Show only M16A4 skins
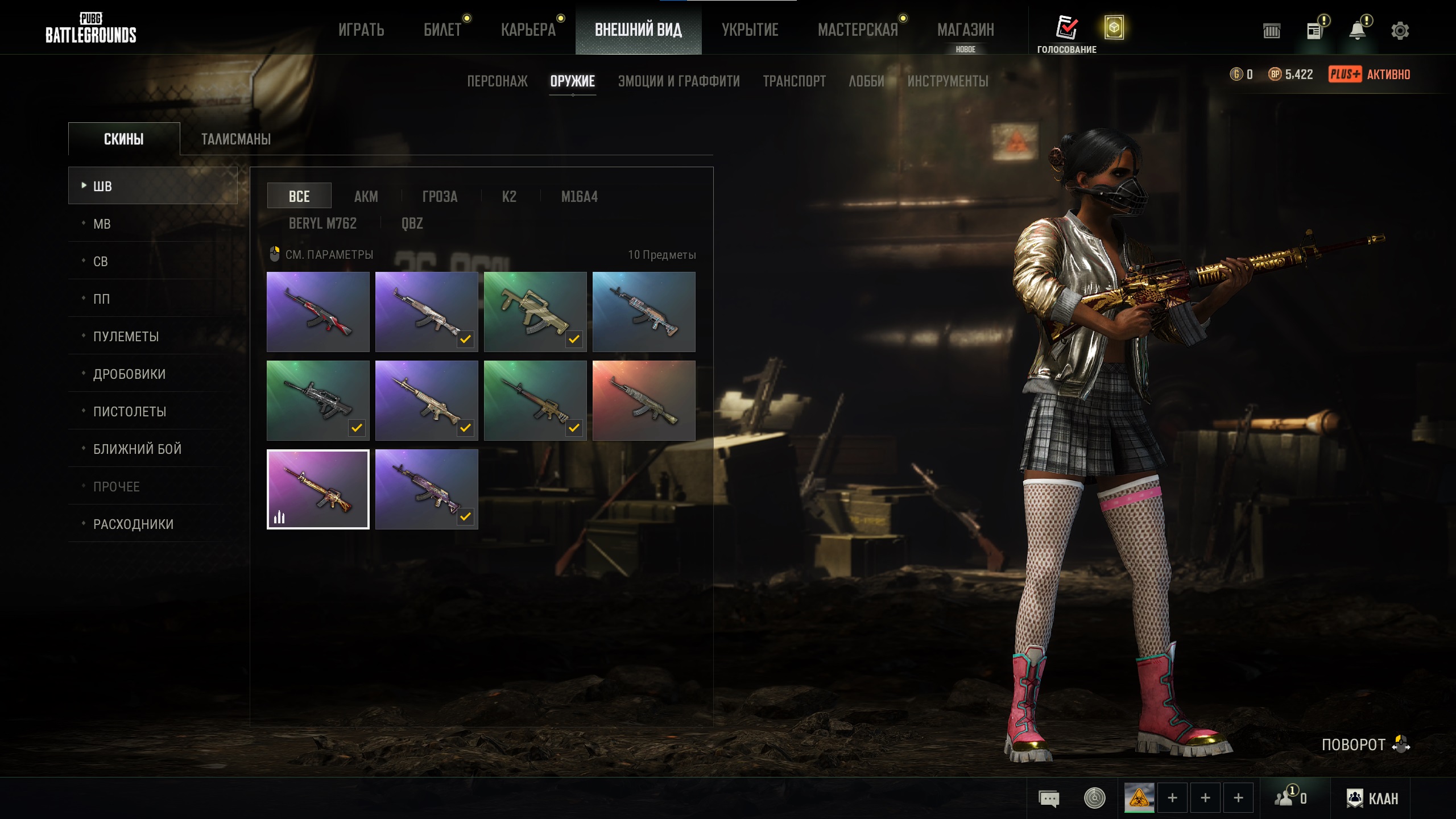The image size is (1456, 819). (x=579, y=196)
